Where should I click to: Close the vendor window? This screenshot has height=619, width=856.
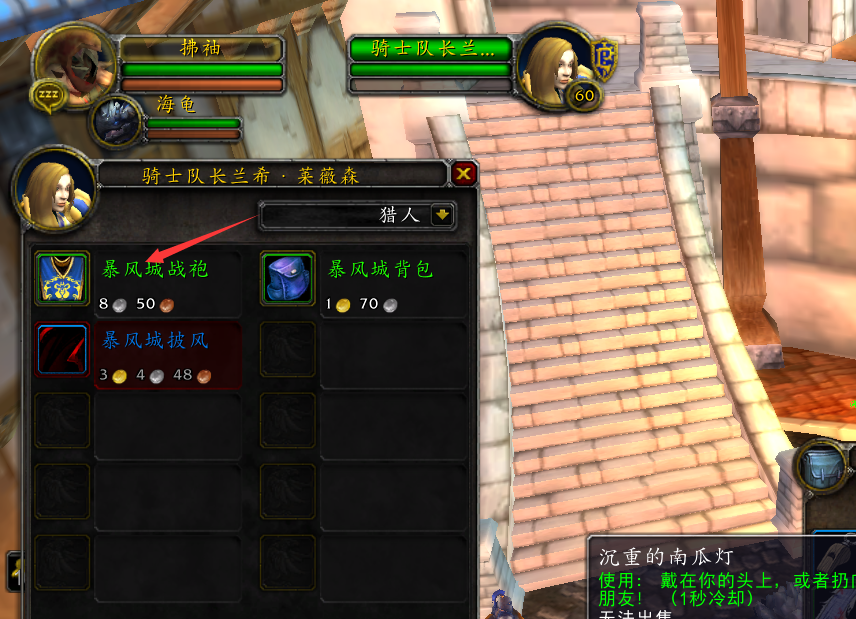[x=463, y=175]
